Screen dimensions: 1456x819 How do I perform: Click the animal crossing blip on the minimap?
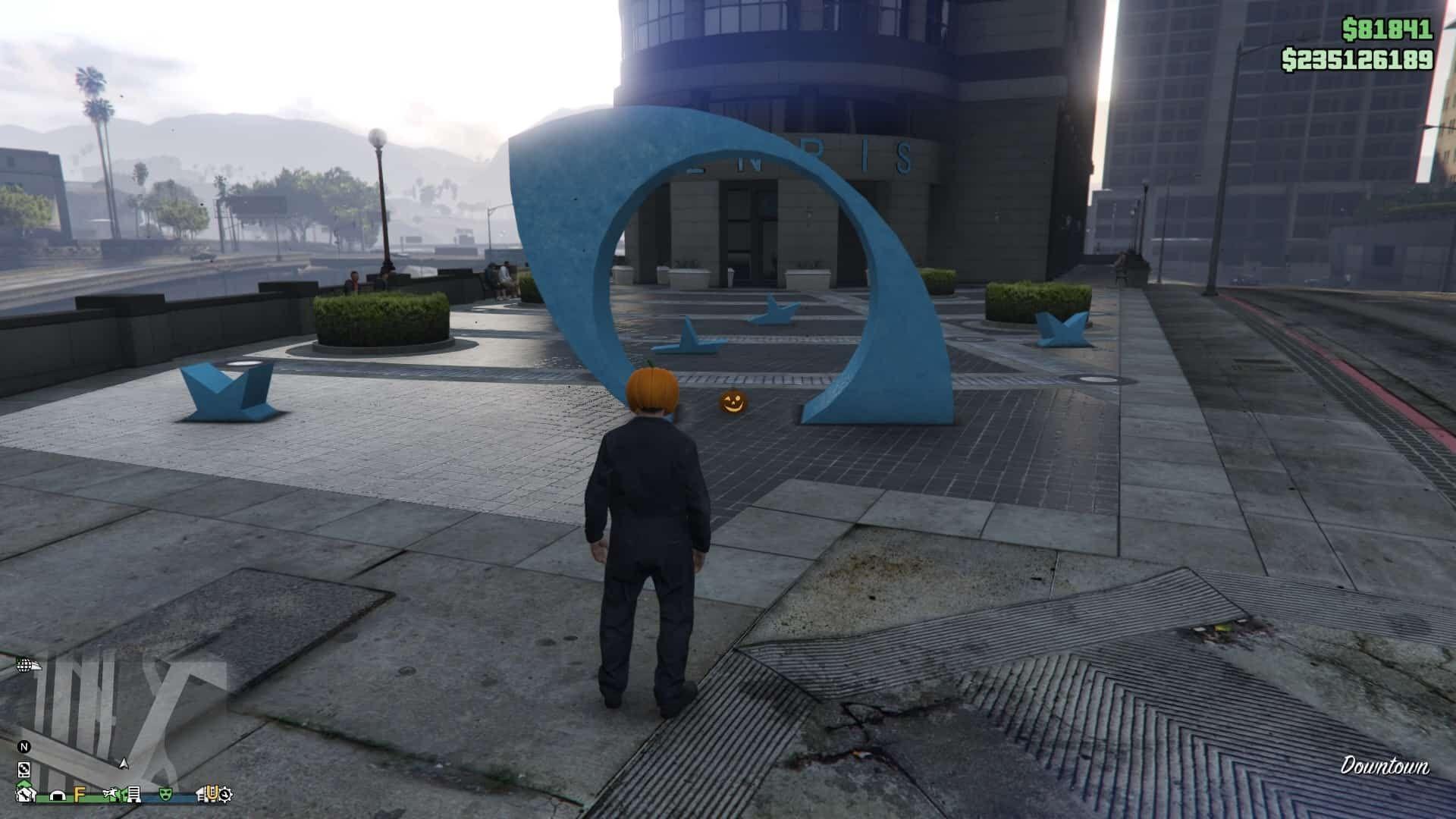coord(112,793)
